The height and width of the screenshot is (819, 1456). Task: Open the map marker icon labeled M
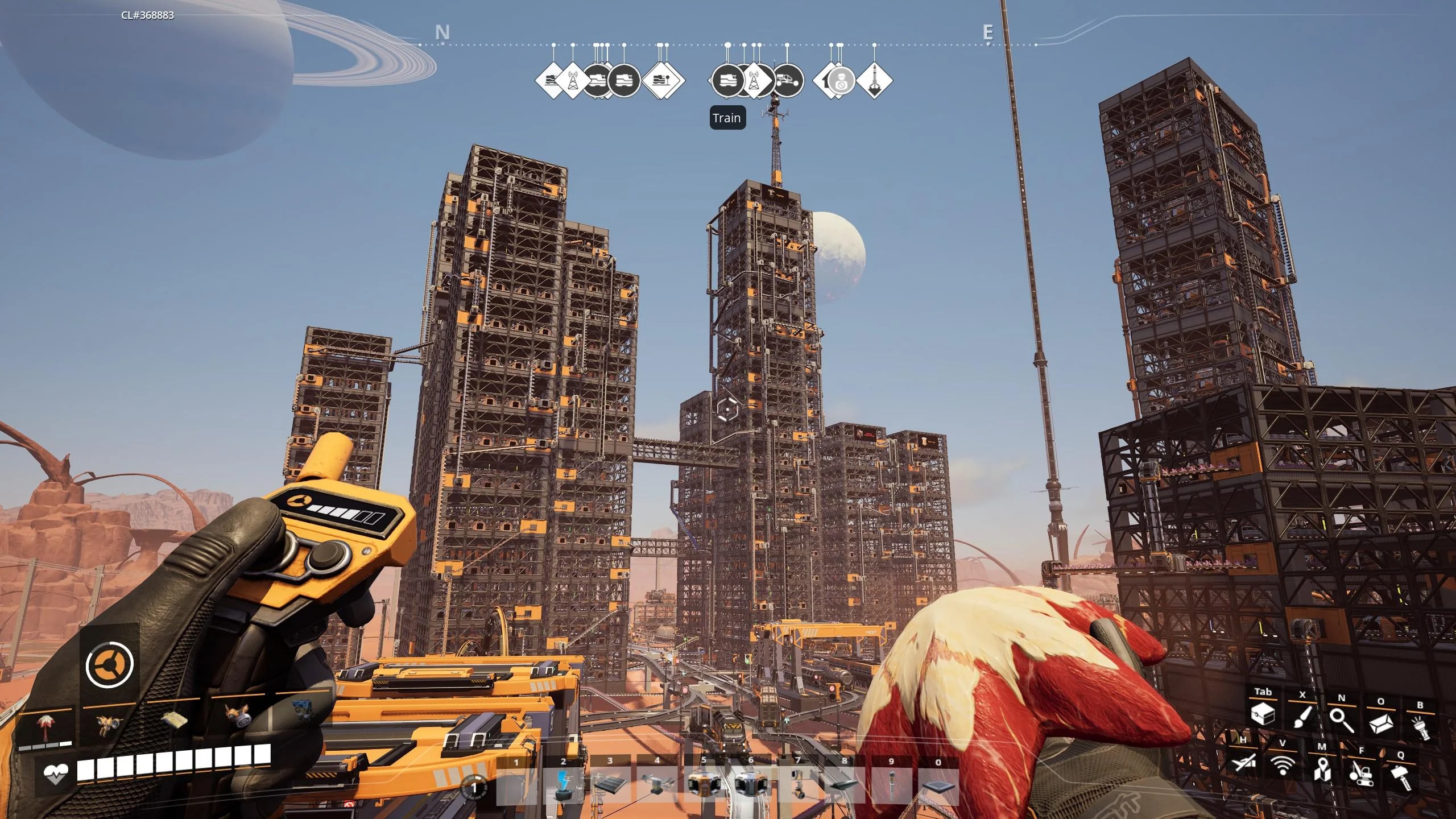click(1322, 772)
